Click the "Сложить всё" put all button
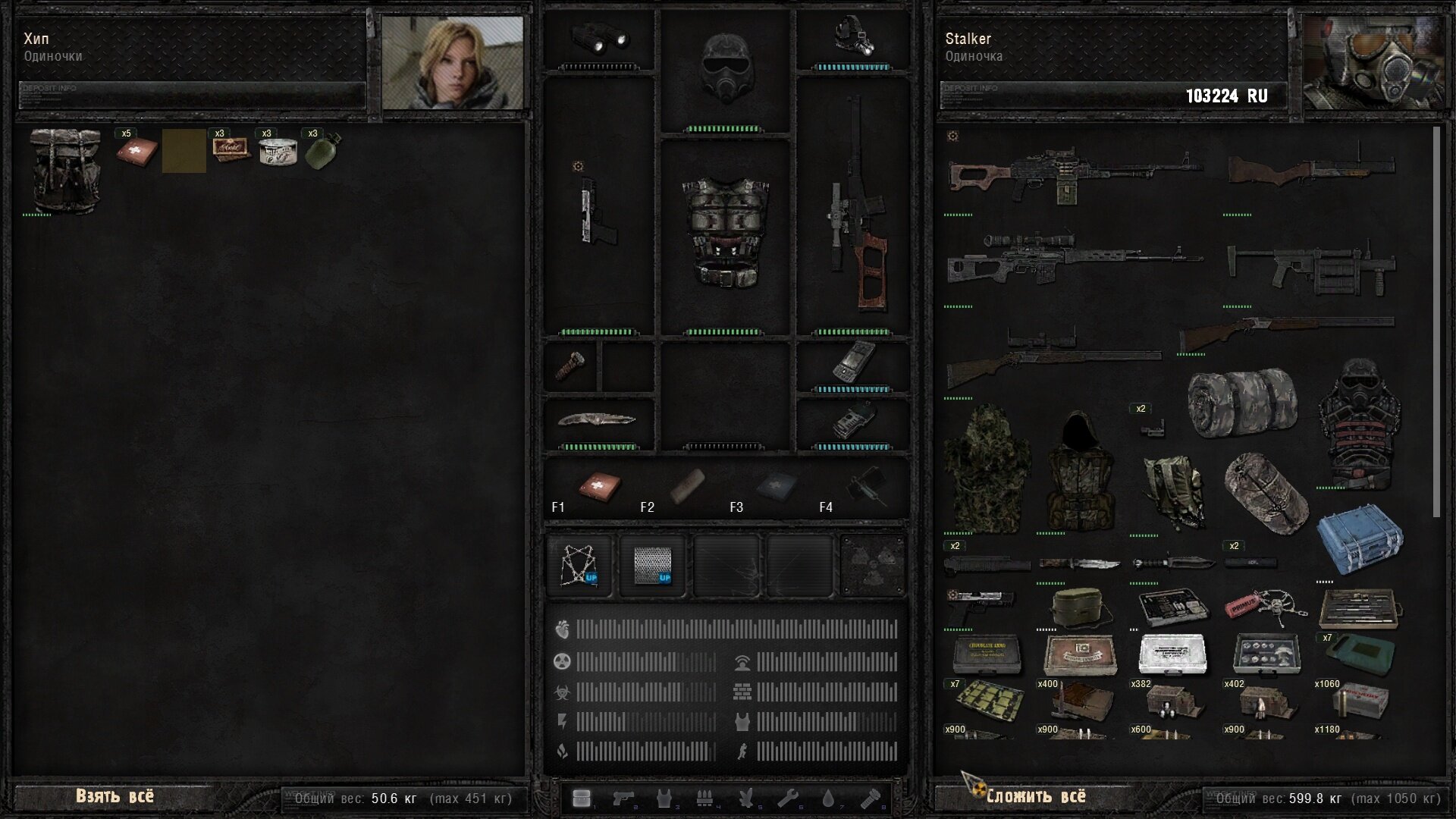Viewport: 1456px width, 819px height. click(1036, 796)
